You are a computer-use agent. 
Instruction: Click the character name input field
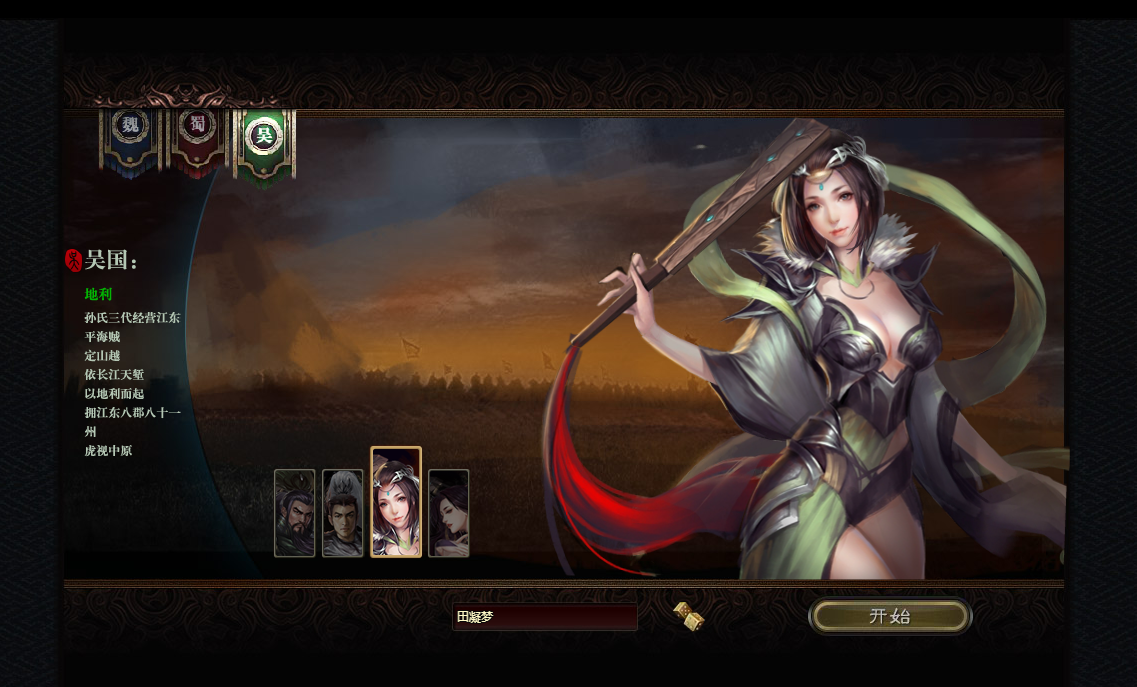tap(544, 617)
